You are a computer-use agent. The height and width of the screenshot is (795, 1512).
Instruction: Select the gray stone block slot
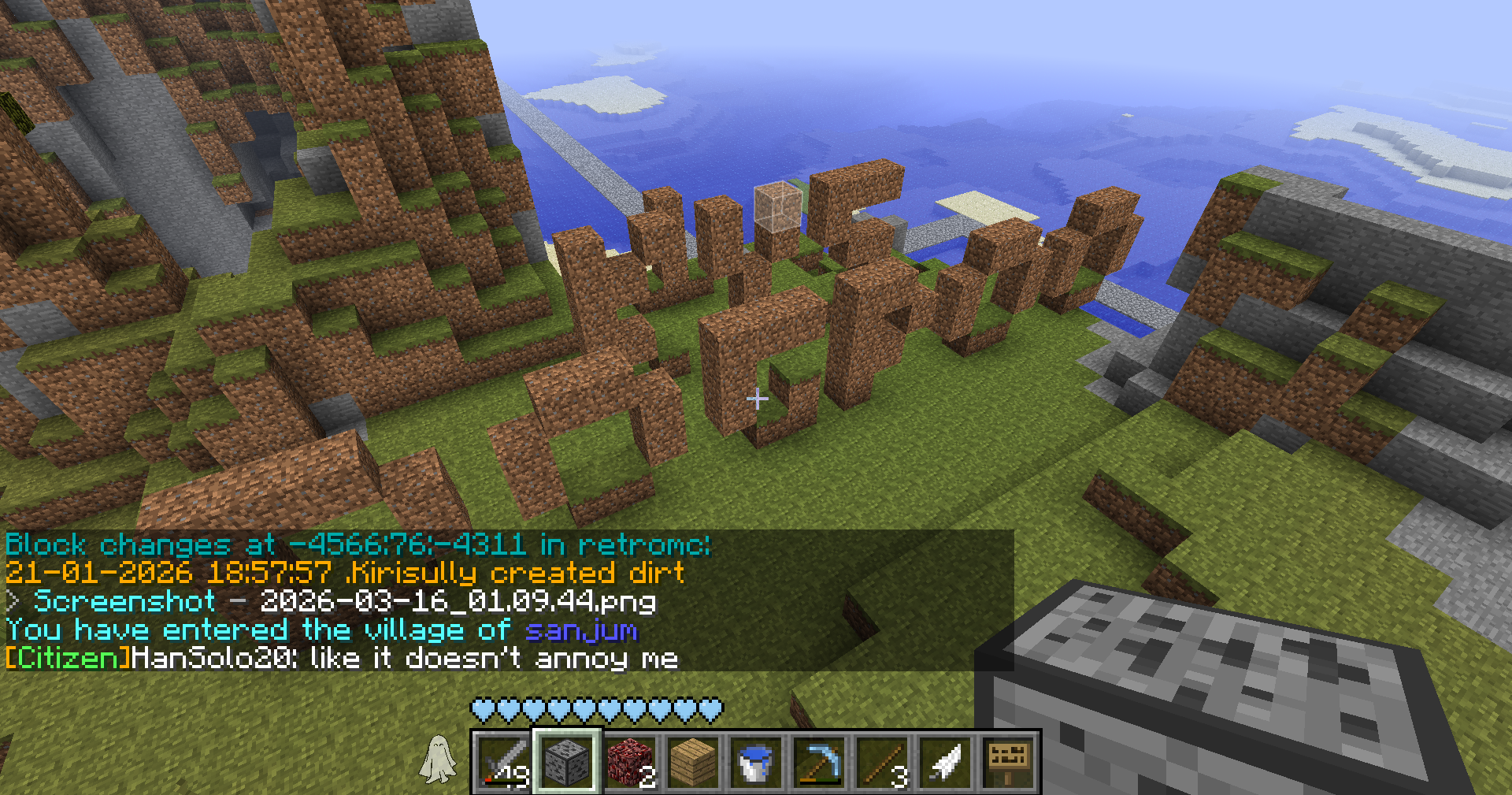point(567,762)
